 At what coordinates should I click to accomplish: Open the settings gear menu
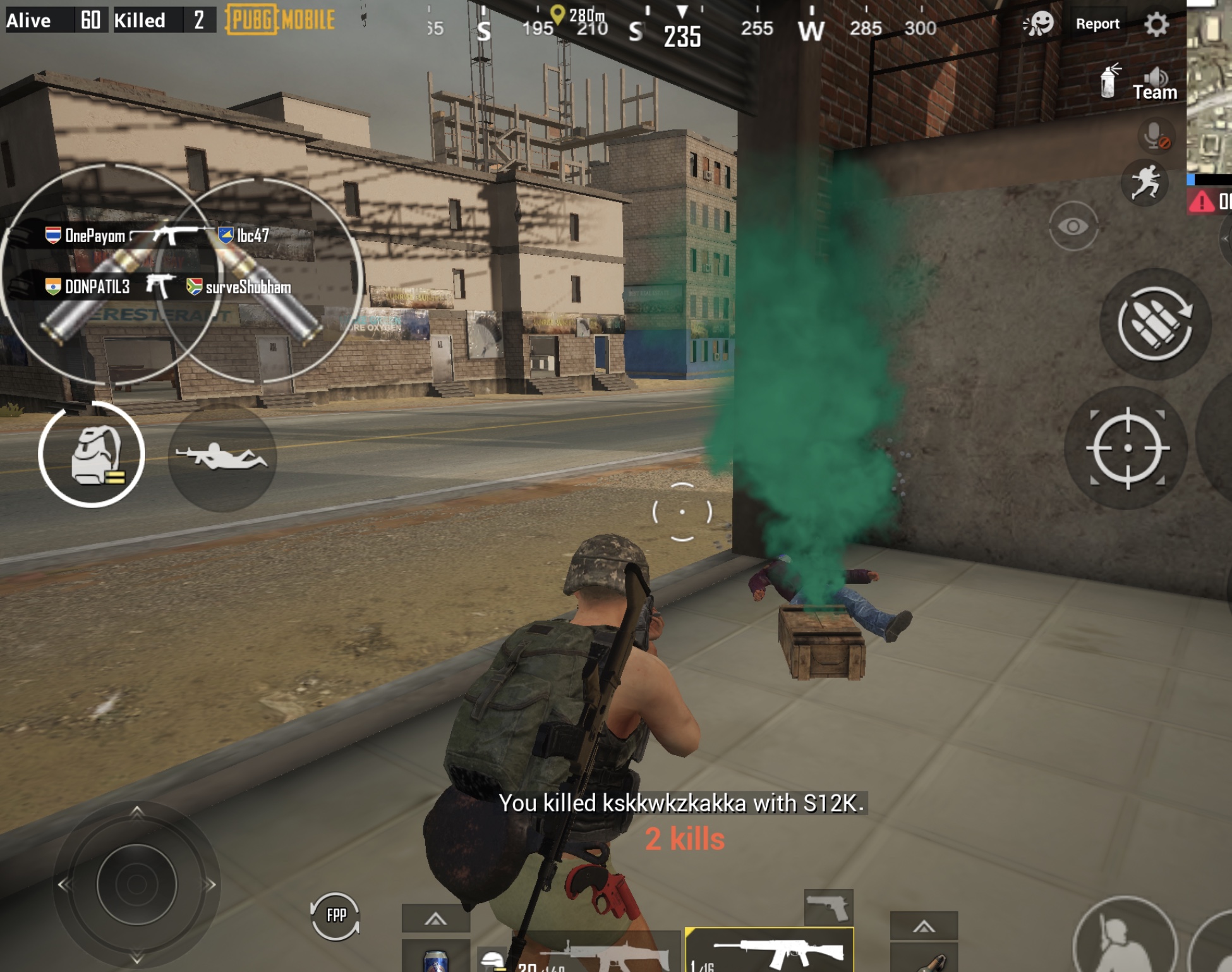1156,25
